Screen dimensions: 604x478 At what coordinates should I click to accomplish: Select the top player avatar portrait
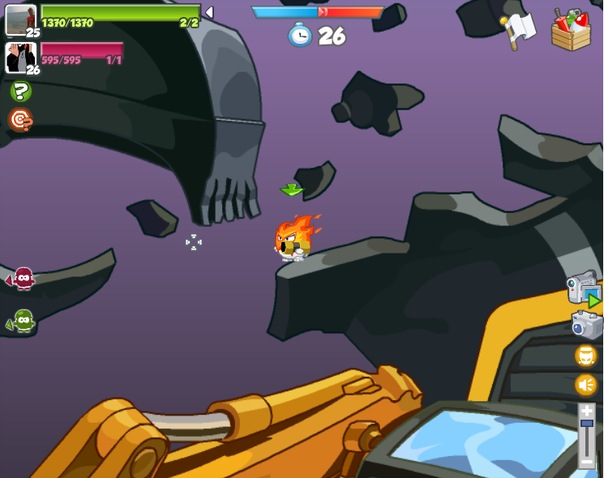click(20, 19)
